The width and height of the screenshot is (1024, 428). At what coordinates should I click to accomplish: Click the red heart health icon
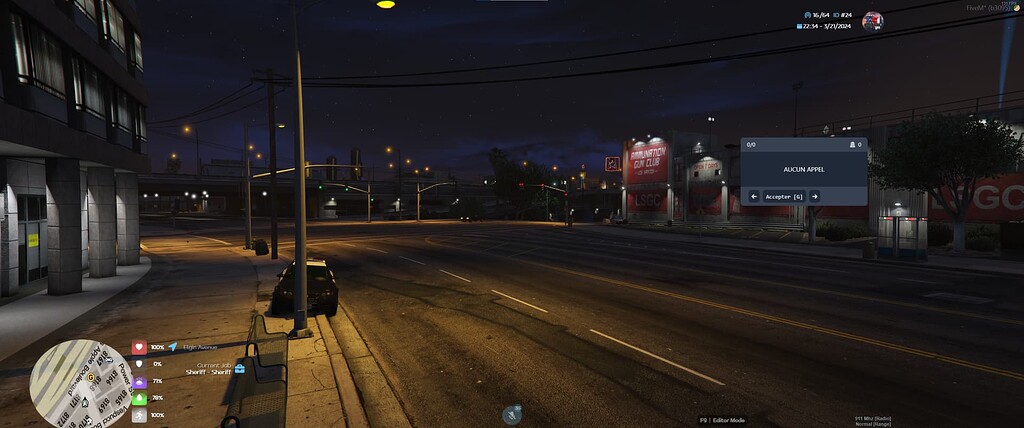tap(139, 348)
